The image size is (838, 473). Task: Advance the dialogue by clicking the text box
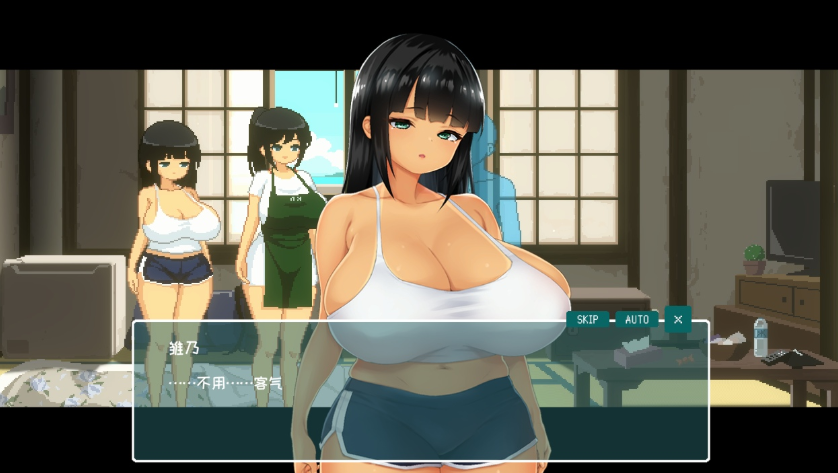pos(420,400)
